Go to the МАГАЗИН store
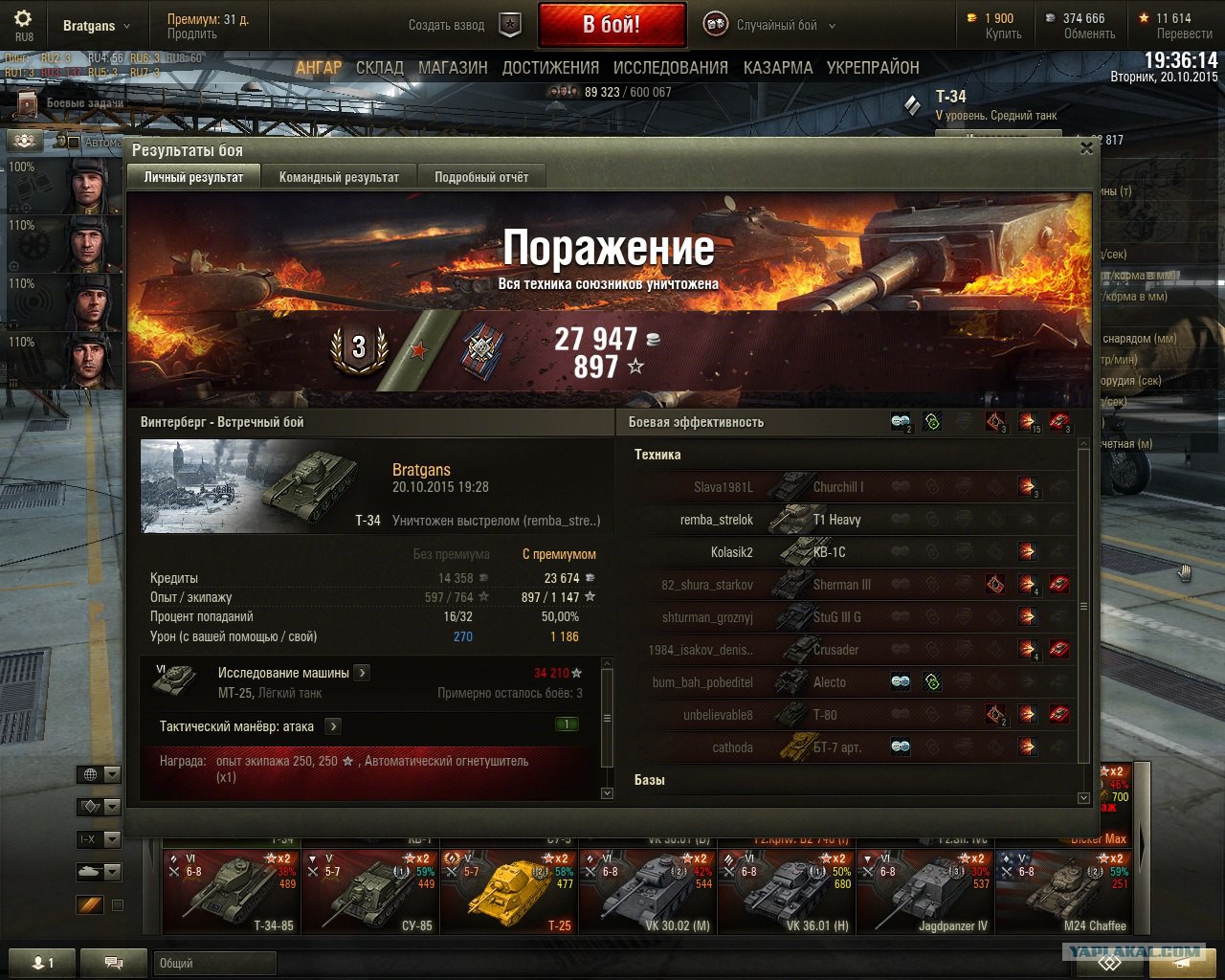 (x=453, y=68)
